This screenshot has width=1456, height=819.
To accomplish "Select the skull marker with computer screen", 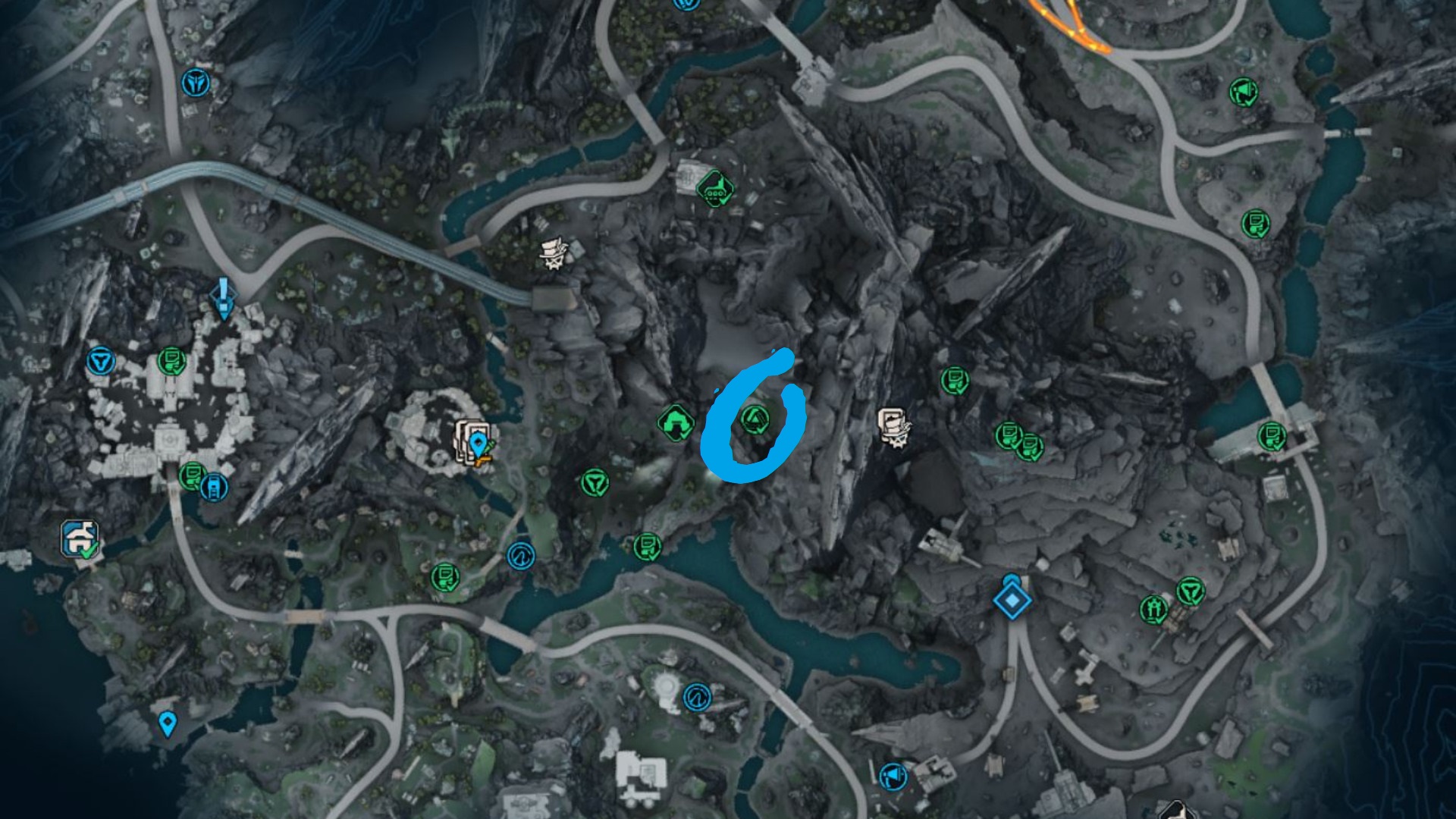I will pyautogui.click(x=895, y=427).
